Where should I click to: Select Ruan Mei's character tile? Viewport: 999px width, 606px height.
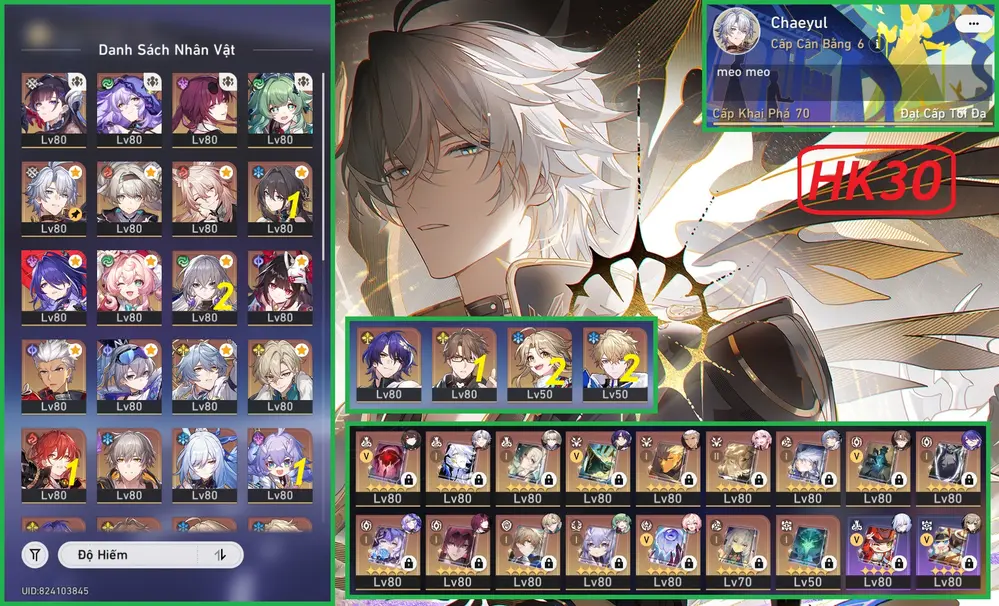[280, 191]
